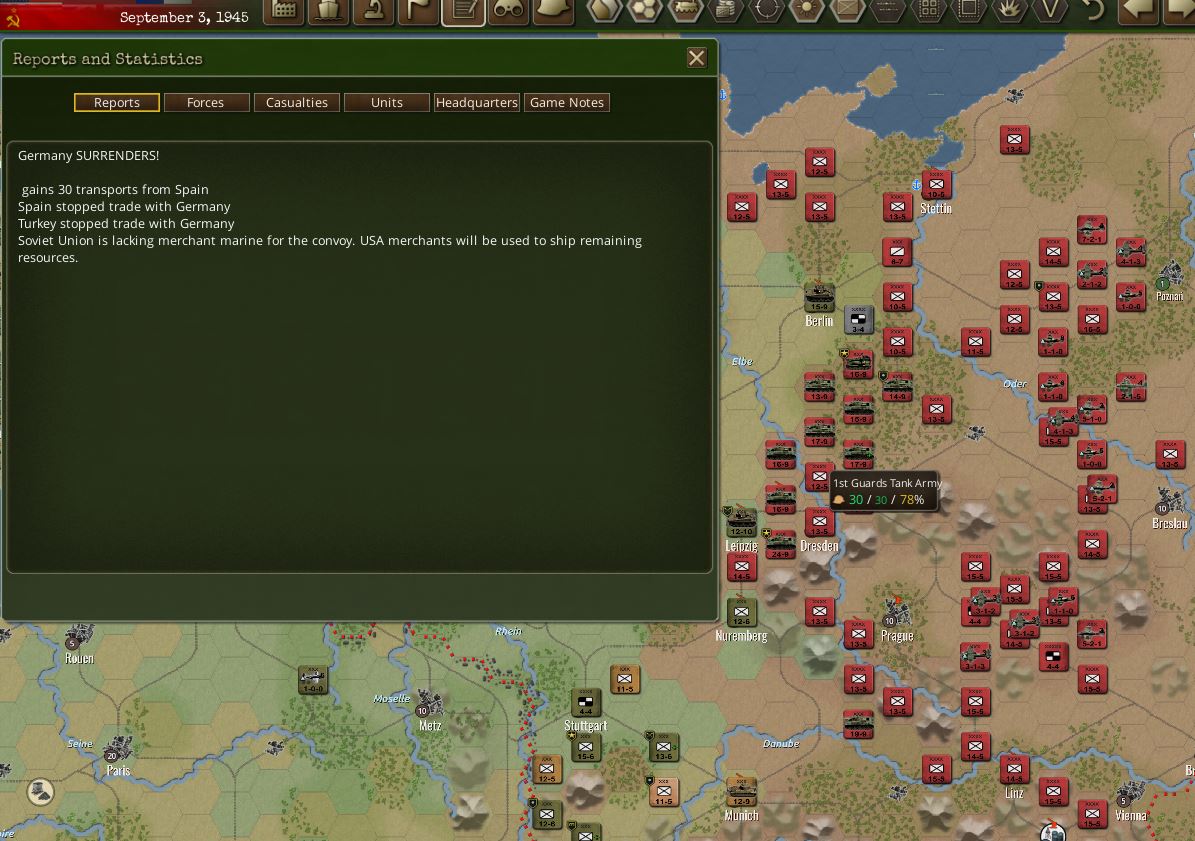View the Game Notes tab
The width and height of the screenshot is (1195, 841).
[x=567, y=102]
